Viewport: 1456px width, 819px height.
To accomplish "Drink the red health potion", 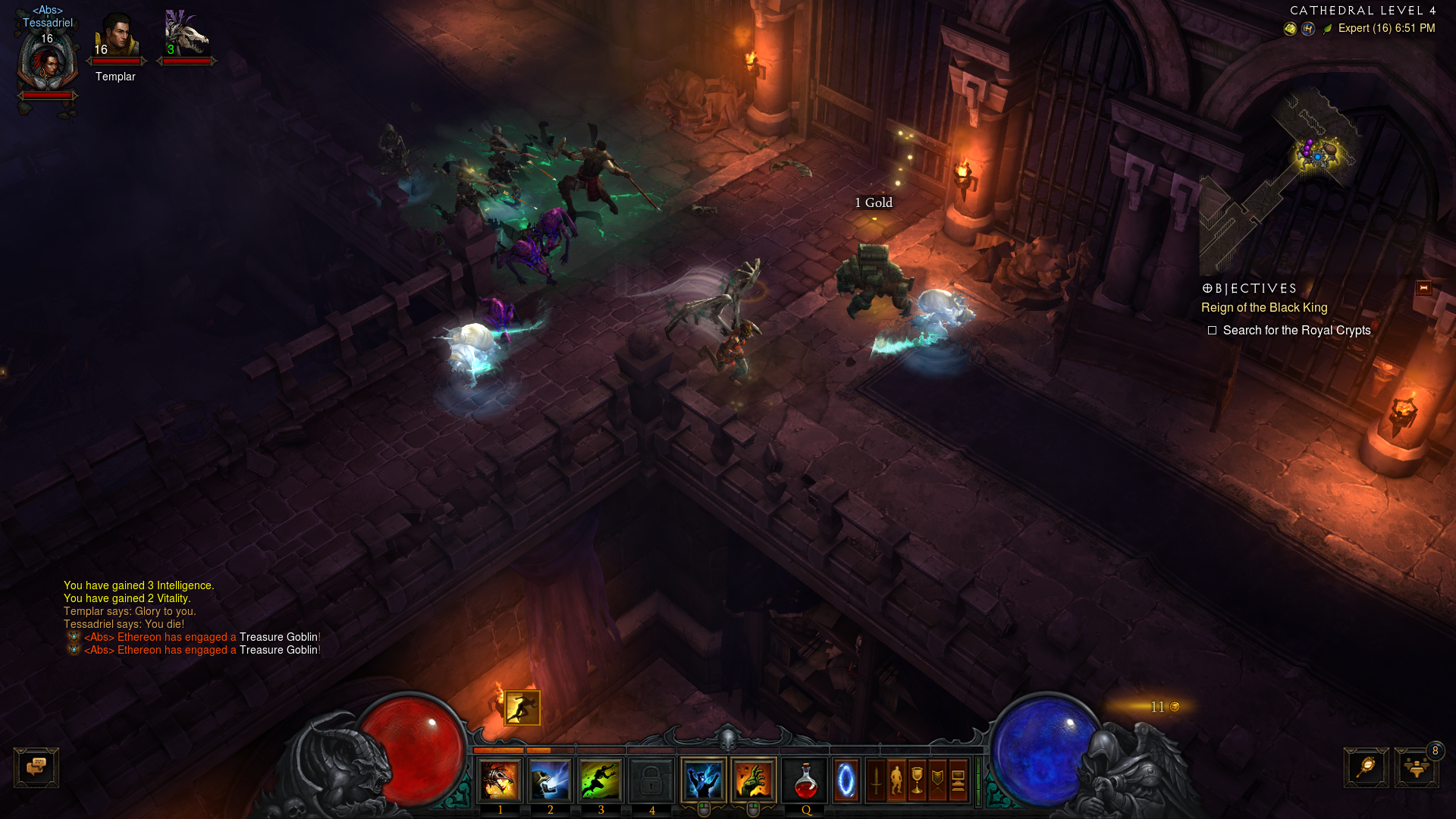I will click(805, 780).
